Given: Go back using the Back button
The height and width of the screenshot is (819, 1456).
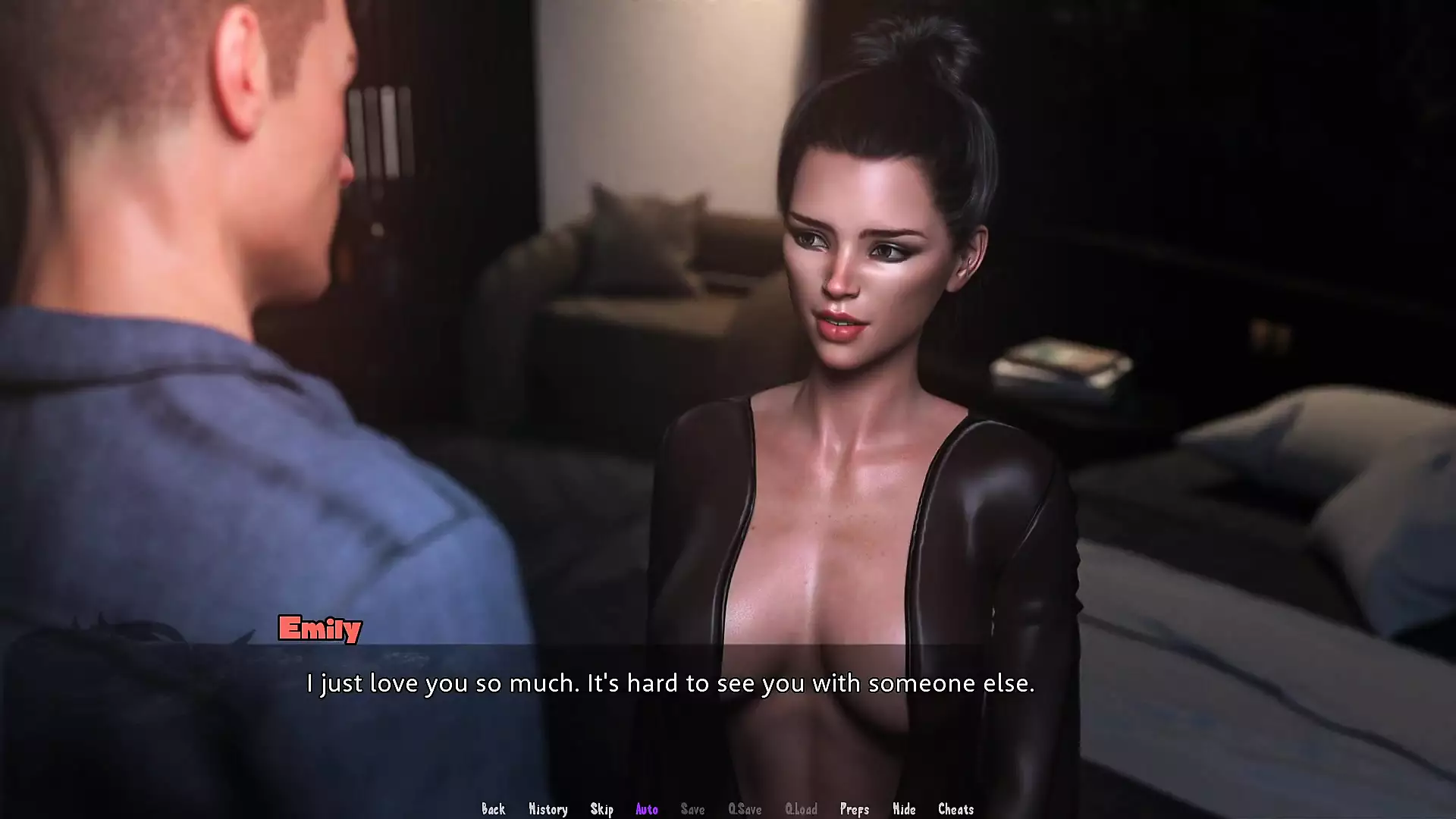Looking at the screenshot, I should (x=493, y=809).
